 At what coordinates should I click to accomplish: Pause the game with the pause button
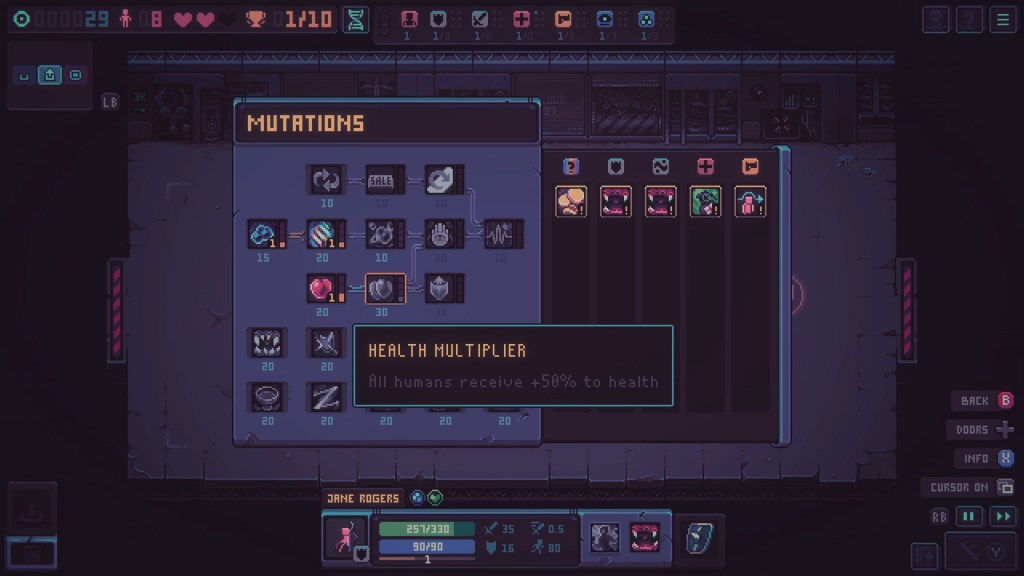(x=968, y=516)
